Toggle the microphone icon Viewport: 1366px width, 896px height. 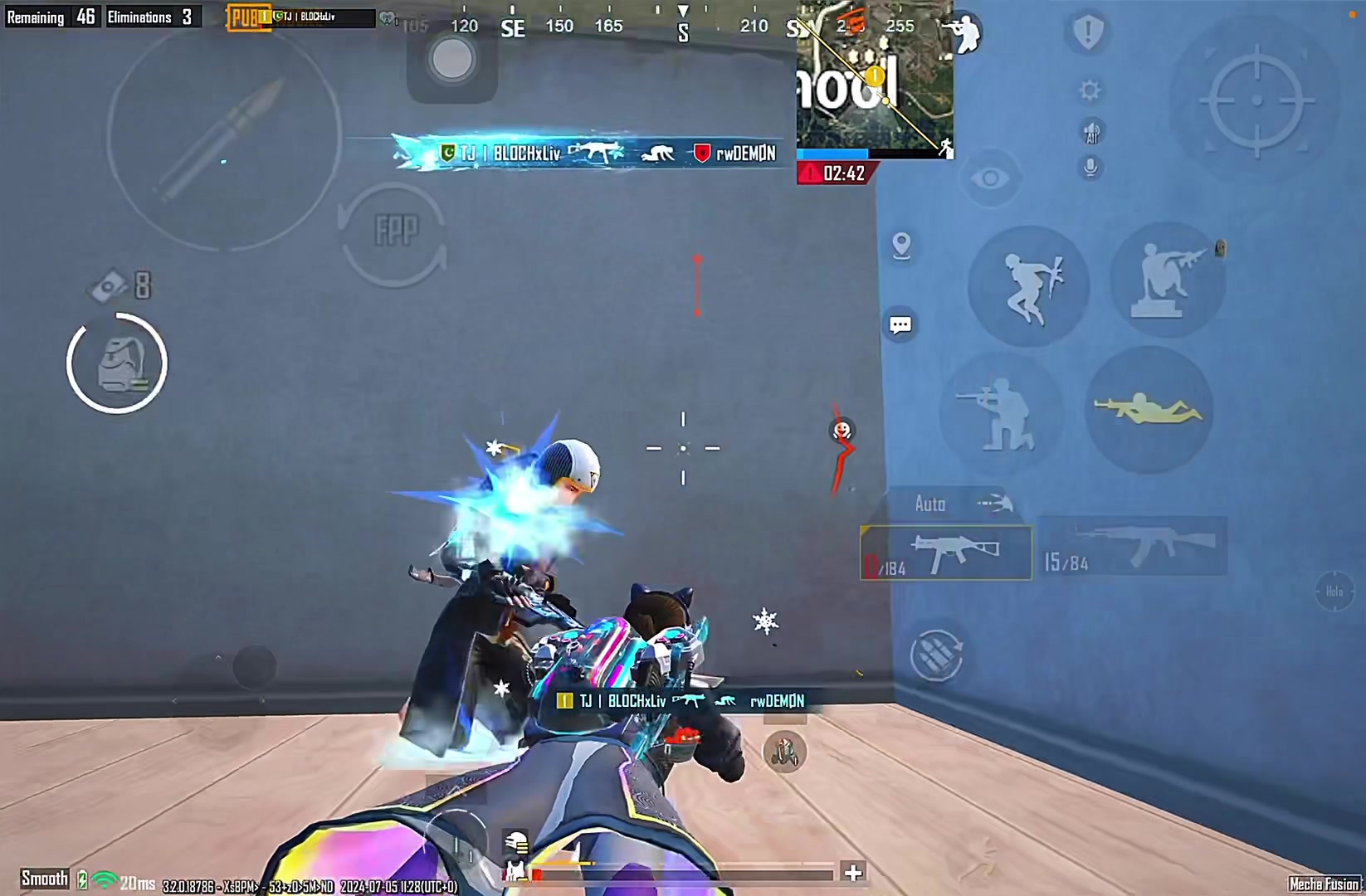(1091, 168)
